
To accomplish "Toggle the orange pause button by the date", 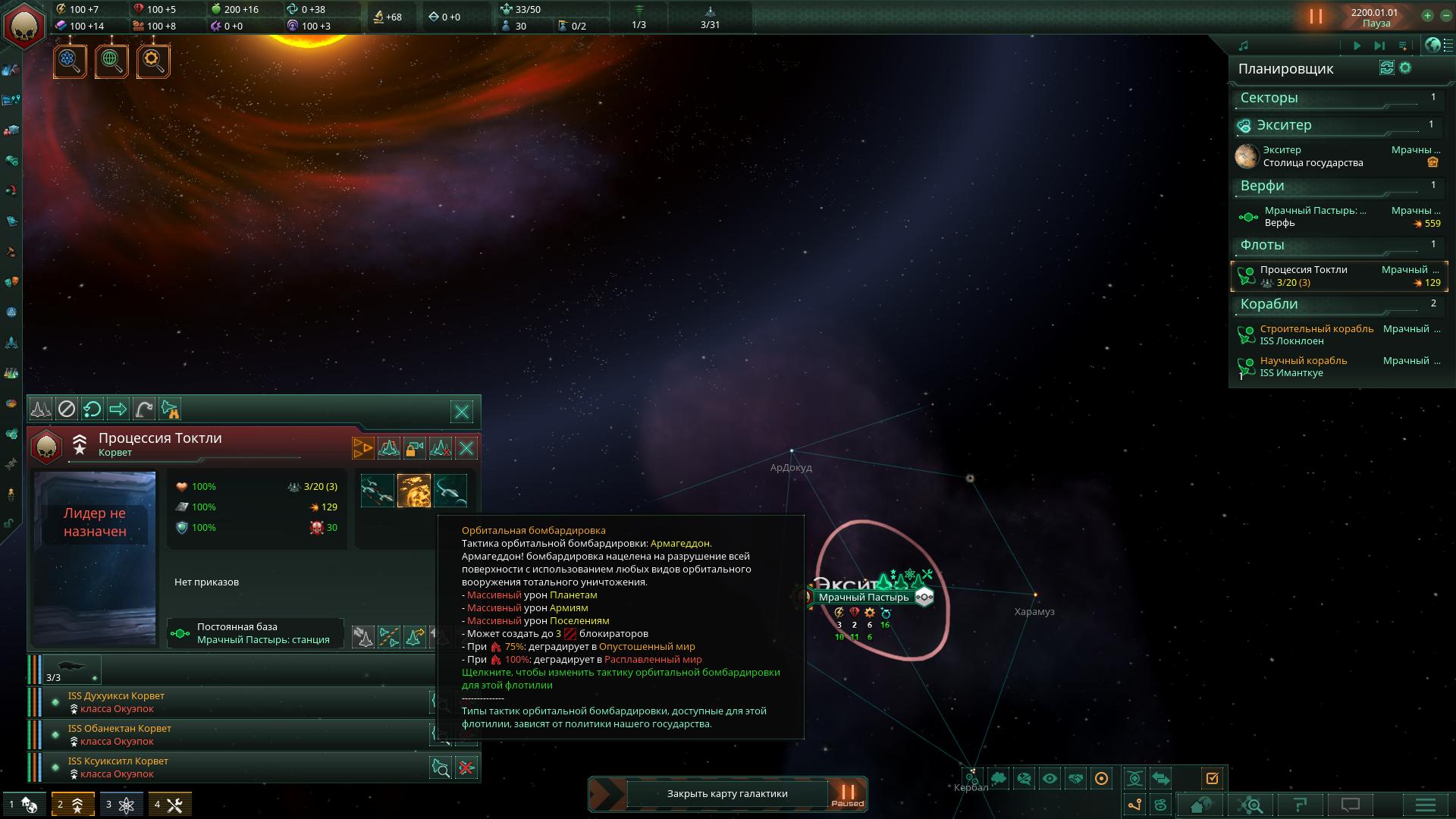I will [x=1316, y=16].
